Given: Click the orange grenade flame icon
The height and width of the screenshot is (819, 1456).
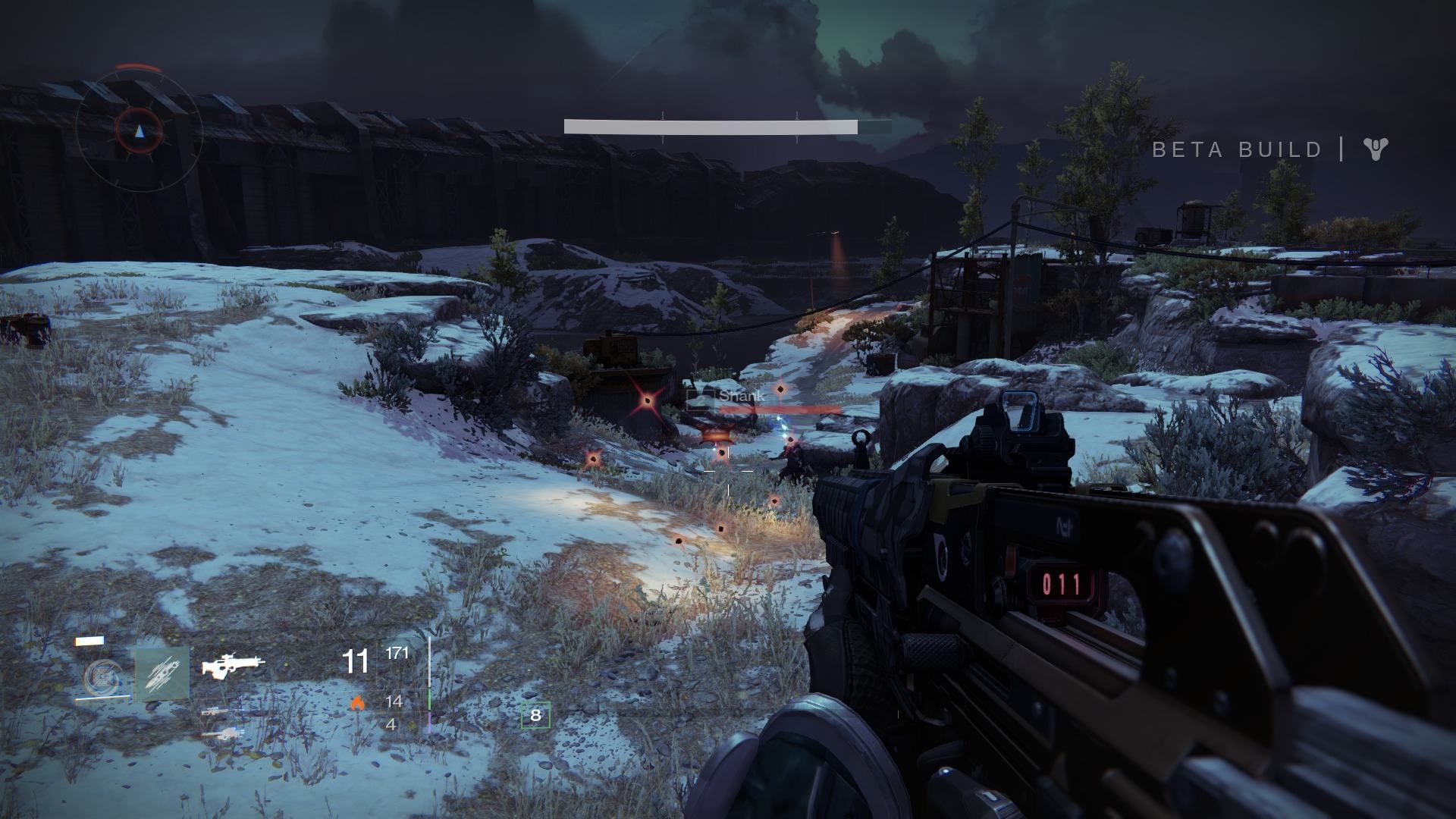Looking at the screenshot, I should [x=356, y=704].
